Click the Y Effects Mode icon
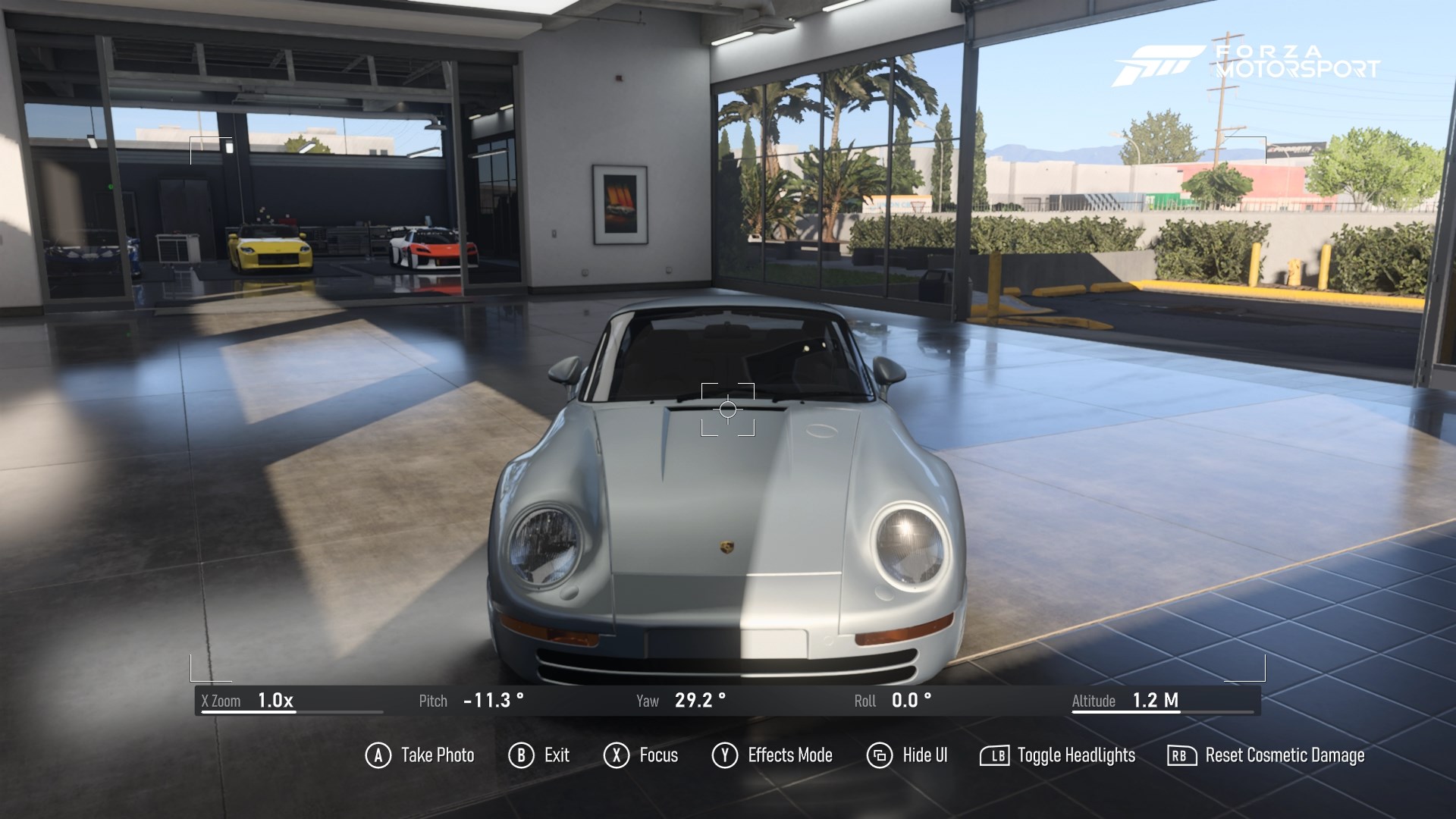Viewport: 1456px width, 819px height. pos(725,755)
